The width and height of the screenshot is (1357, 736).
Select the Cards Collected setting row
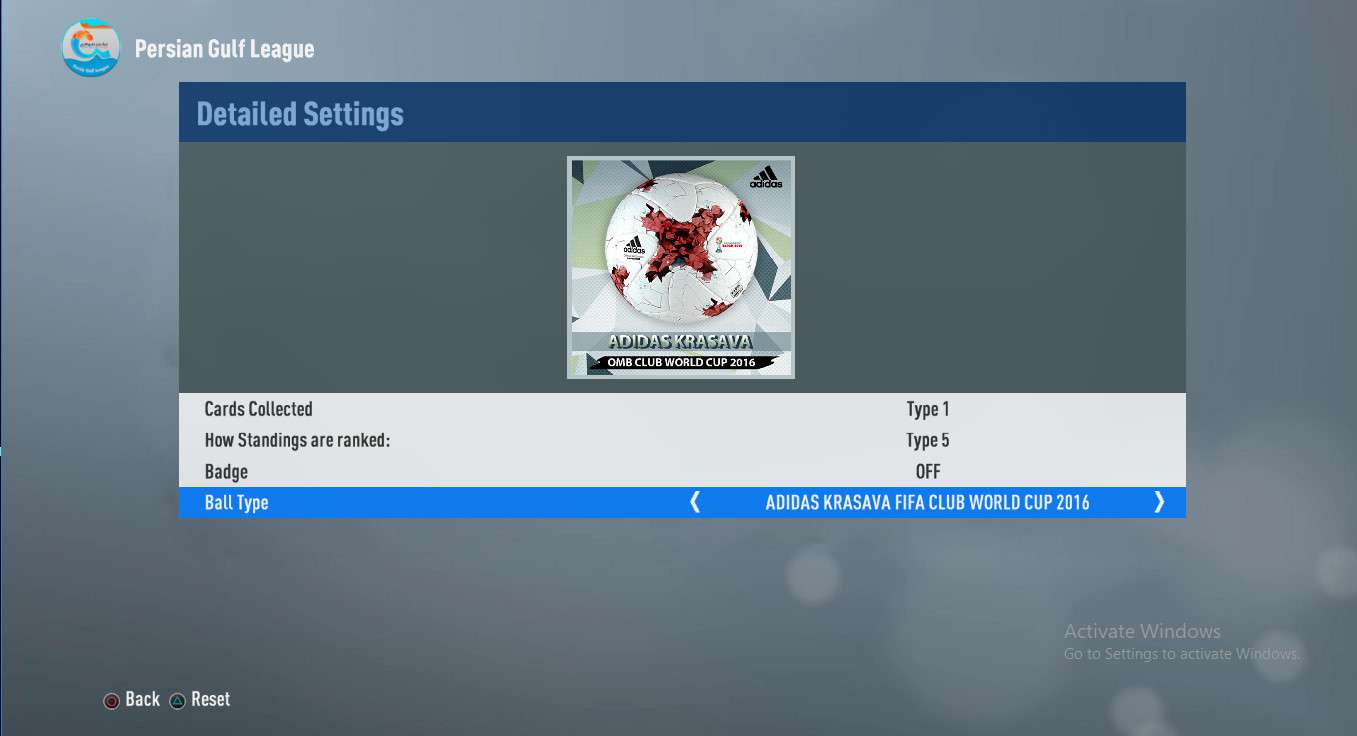click(682, 409)
